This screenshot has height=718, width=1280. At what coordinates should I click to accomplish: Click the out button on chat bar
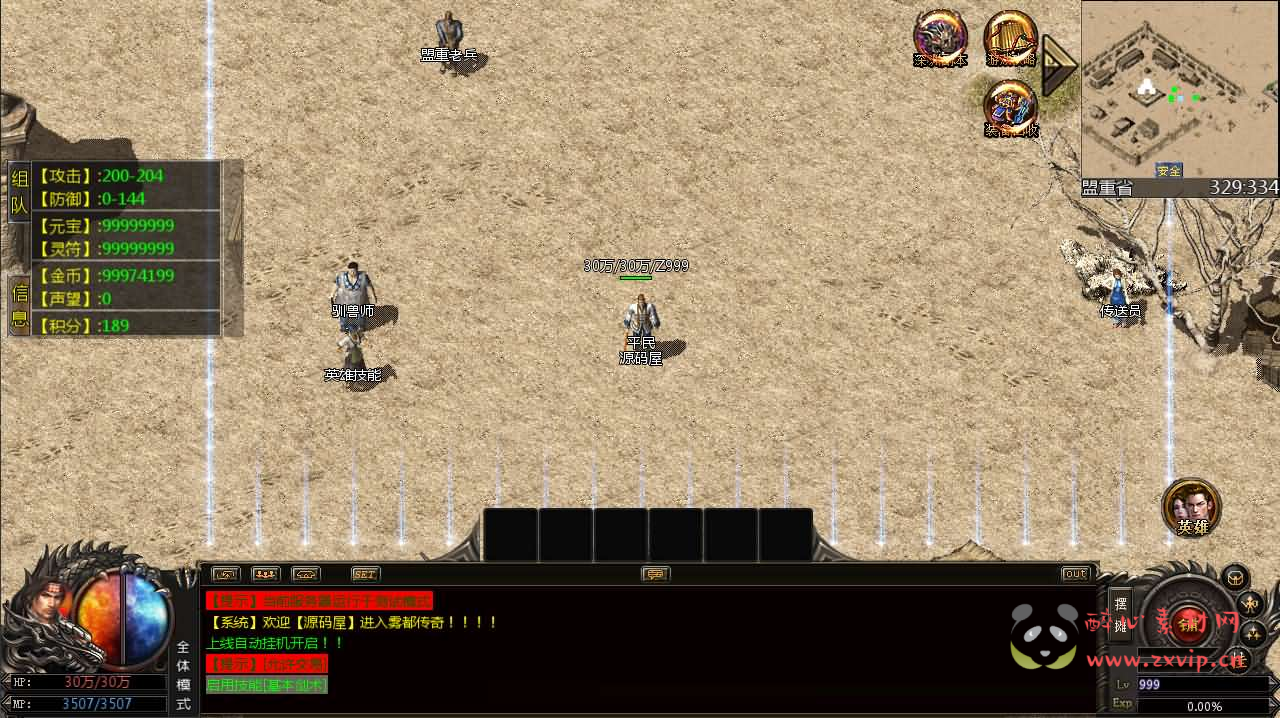coord(1075,574)
